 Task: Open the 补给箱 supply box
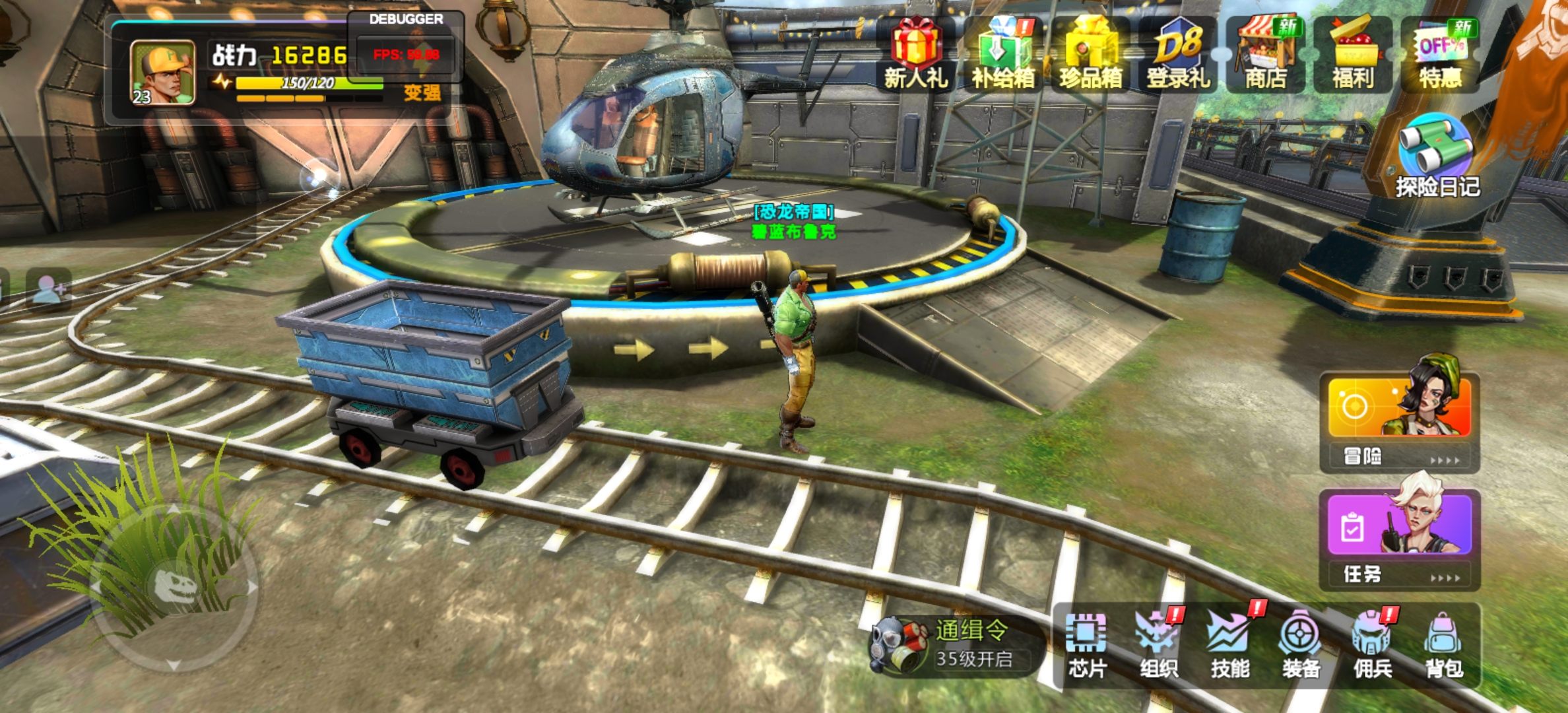[x=1003, y=54]
